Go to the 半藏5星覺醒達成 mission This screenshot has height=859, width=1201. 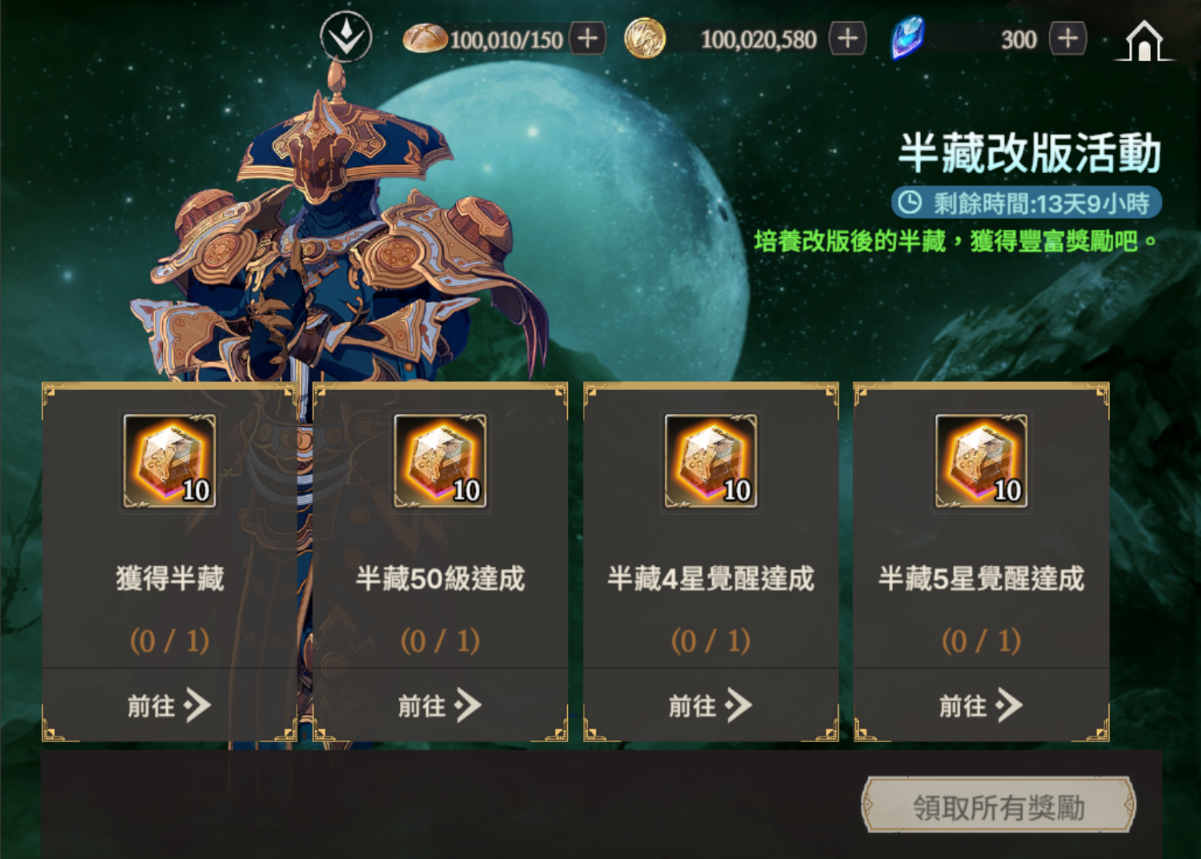[x=981, y=705]
